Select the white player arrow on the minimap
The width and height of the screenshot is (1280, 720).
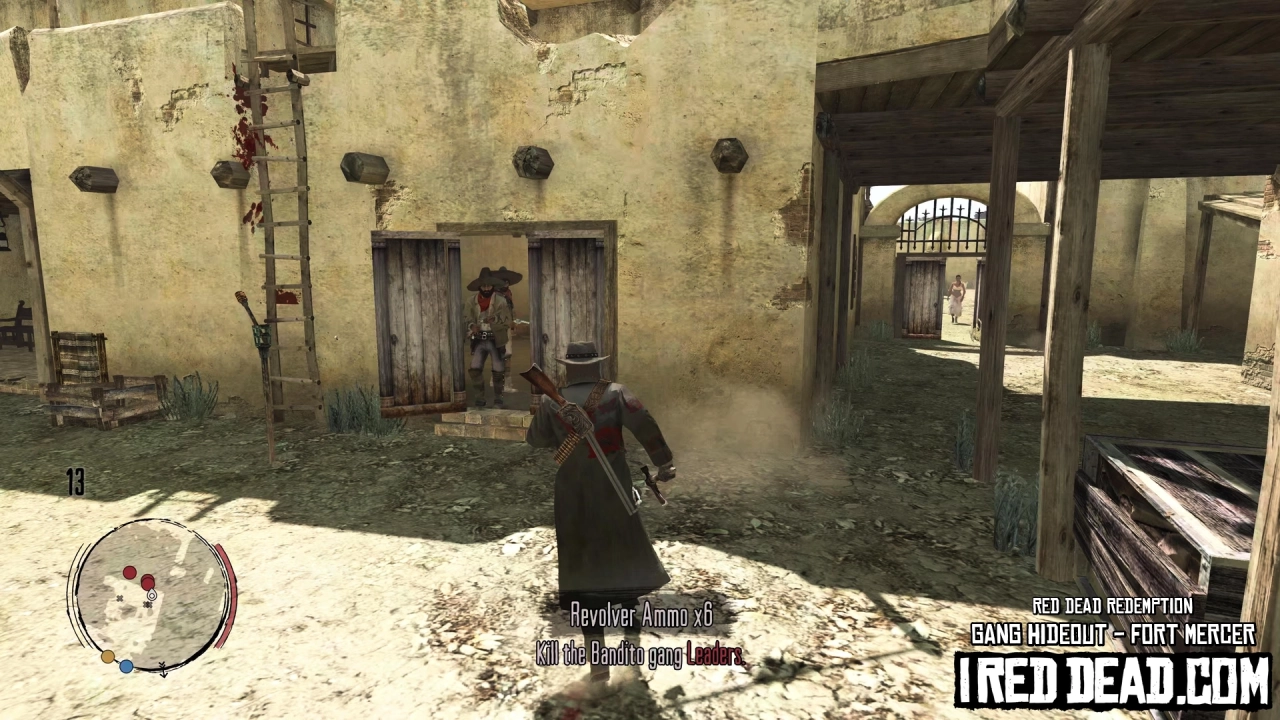pos(151,596)
